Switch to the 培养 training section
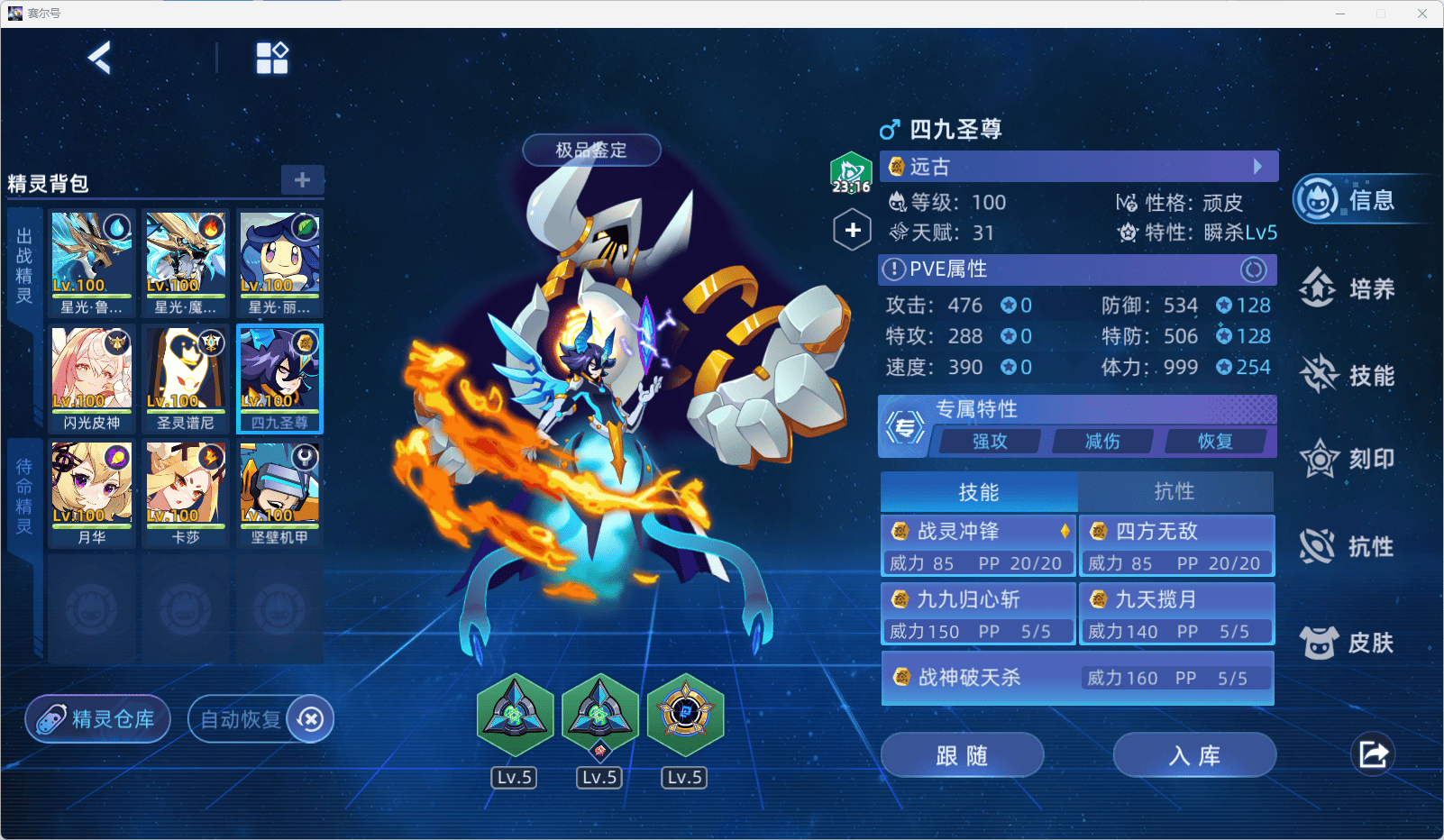 coord(1348,288)
